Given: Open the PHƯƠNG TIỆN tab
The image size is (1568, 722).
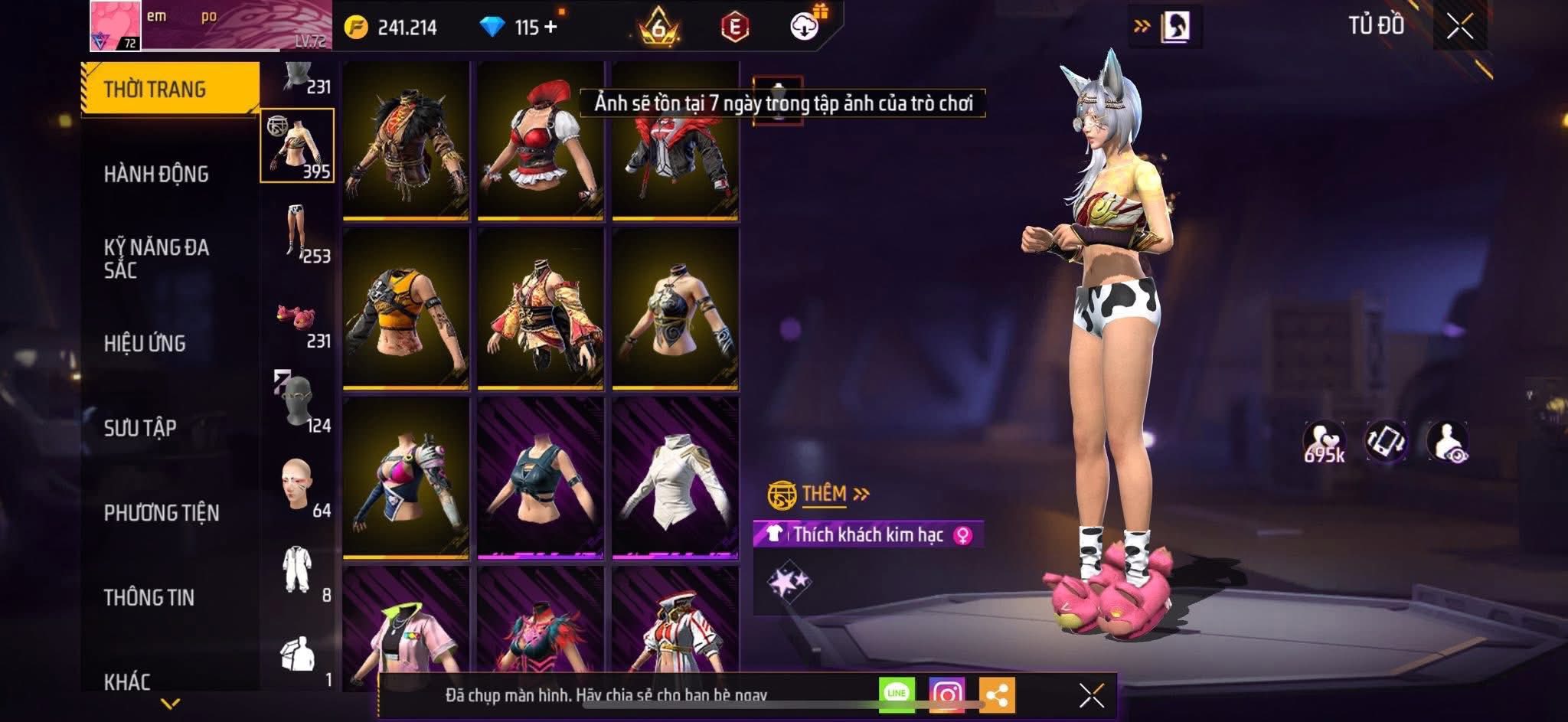Looking at the screenshot, I should click(x=162, y=513).
